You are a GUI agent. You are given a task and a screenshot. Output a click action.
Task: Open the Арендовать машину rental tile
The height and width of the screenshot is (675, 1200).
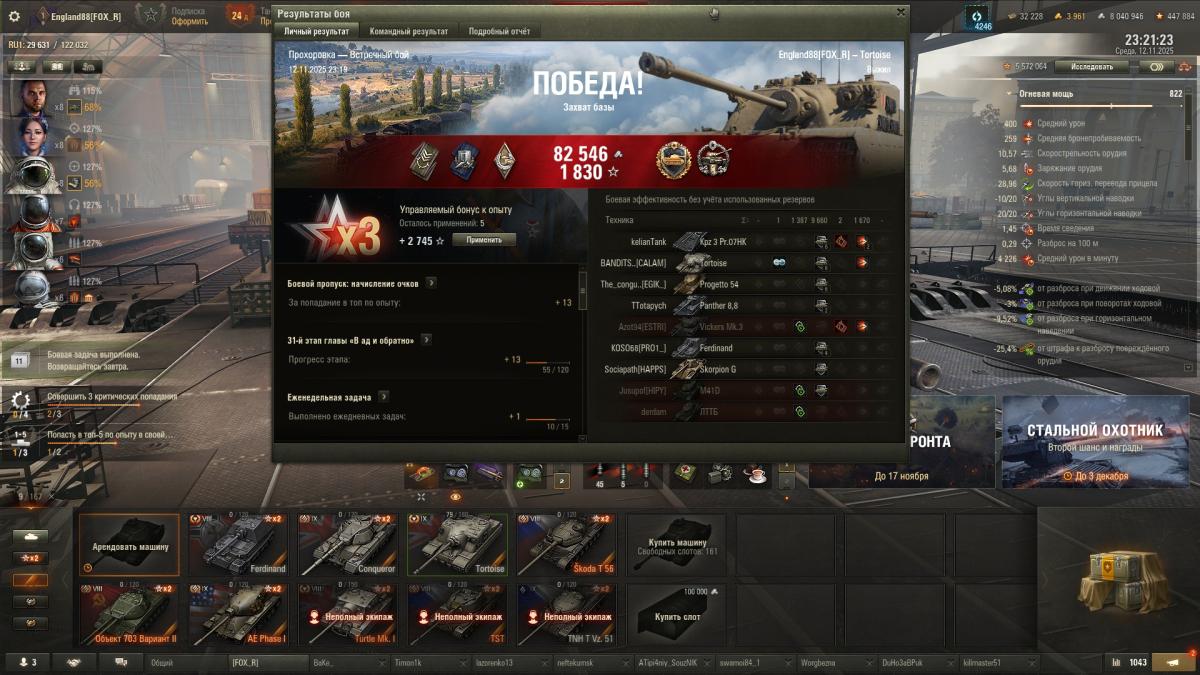click(130, 544)
